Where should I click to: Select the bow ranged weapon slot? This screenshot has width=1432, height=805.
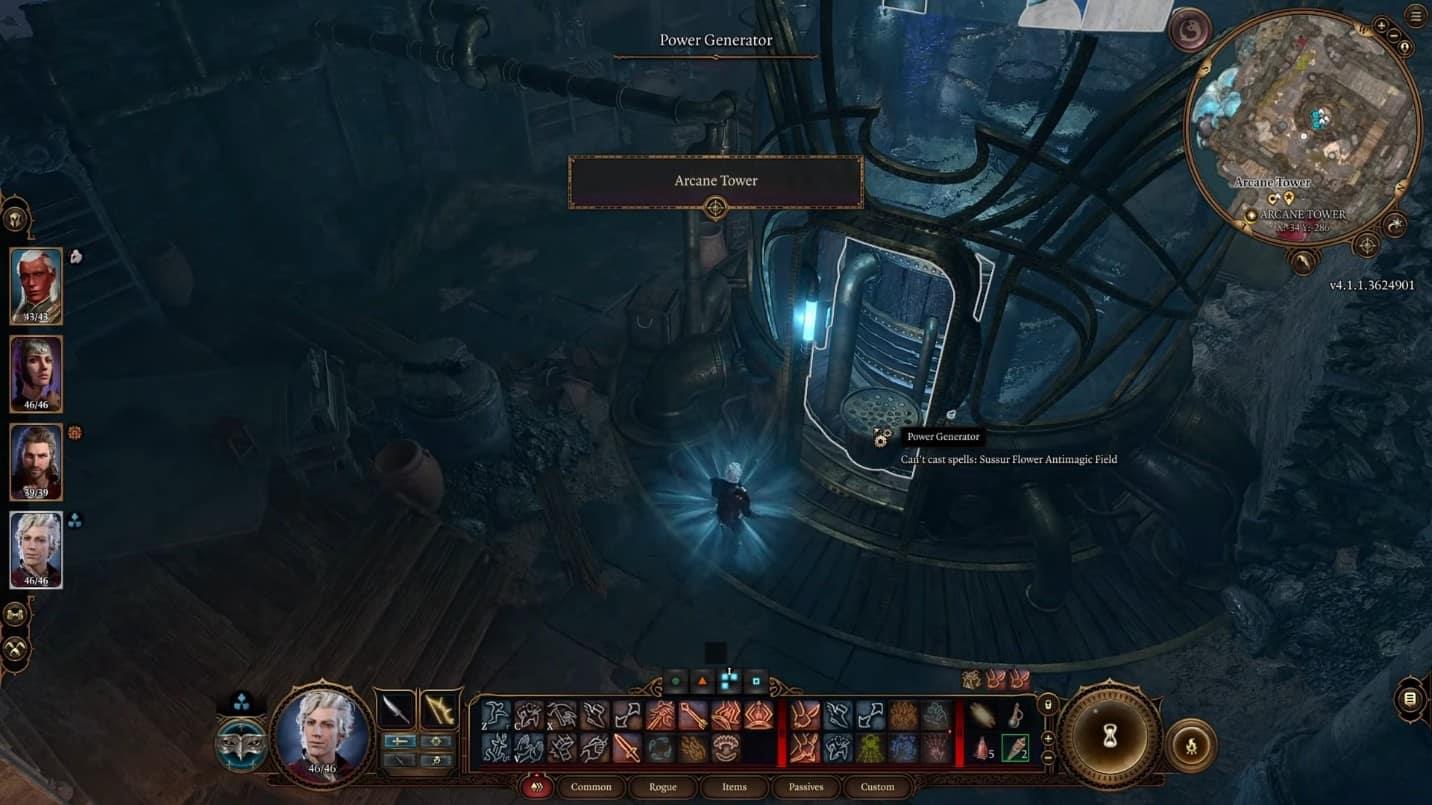(438, 710)
